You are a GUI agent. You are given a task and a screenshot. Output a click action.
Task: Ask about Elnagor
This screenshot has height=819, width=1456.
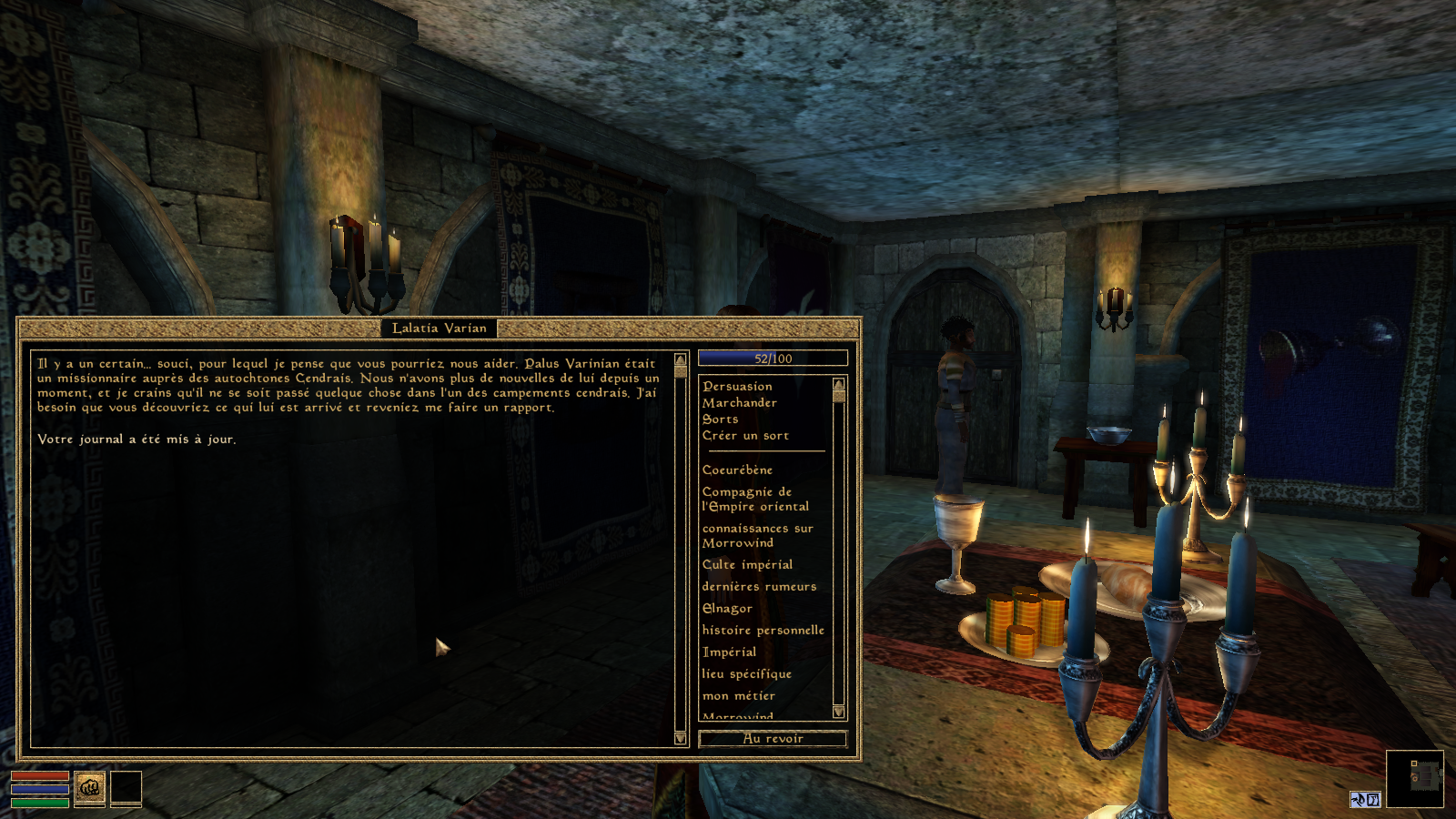click(x=727, y=609)
